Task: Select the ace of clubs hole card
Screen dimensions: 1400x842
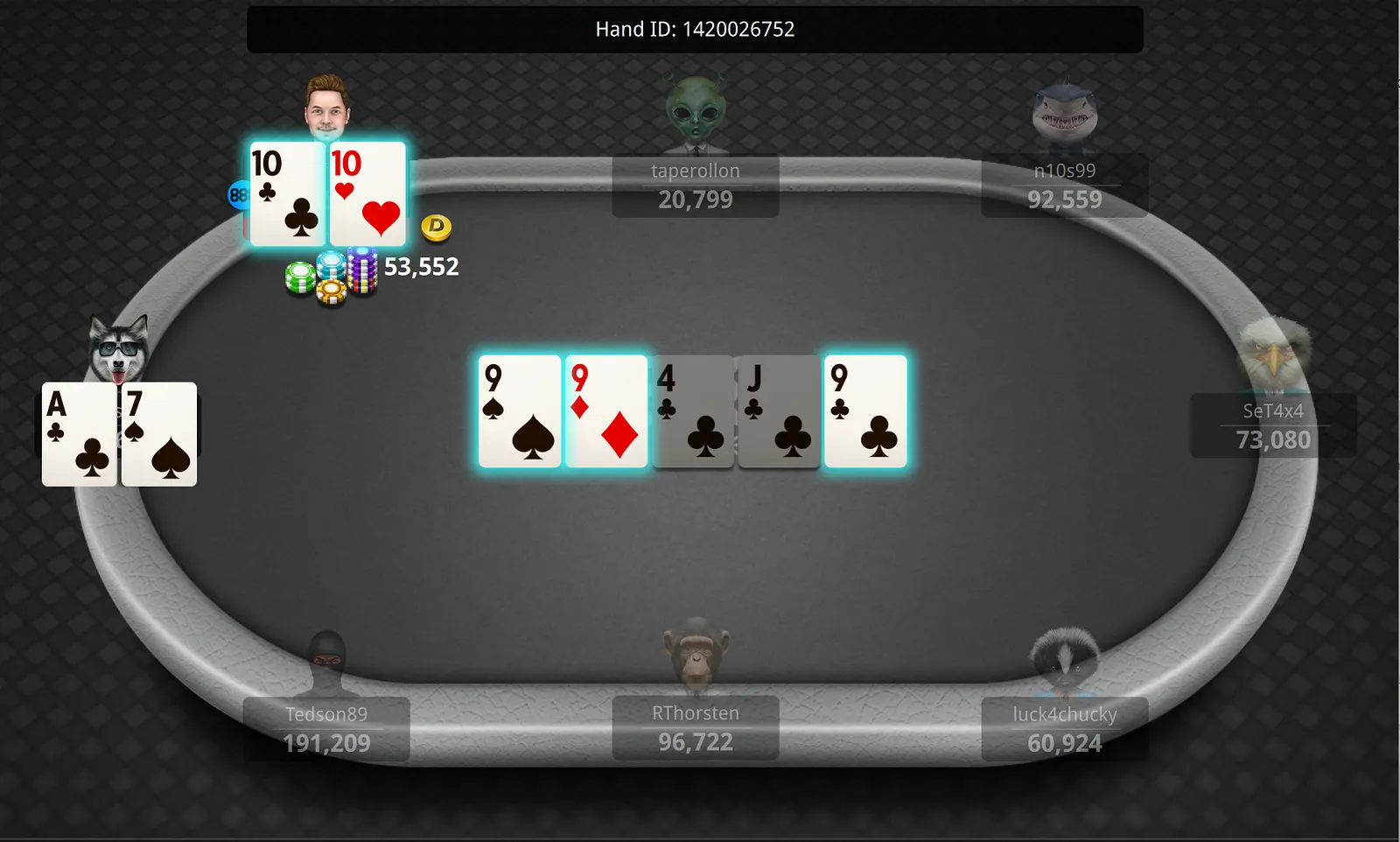Action: [x=79, y=433]
